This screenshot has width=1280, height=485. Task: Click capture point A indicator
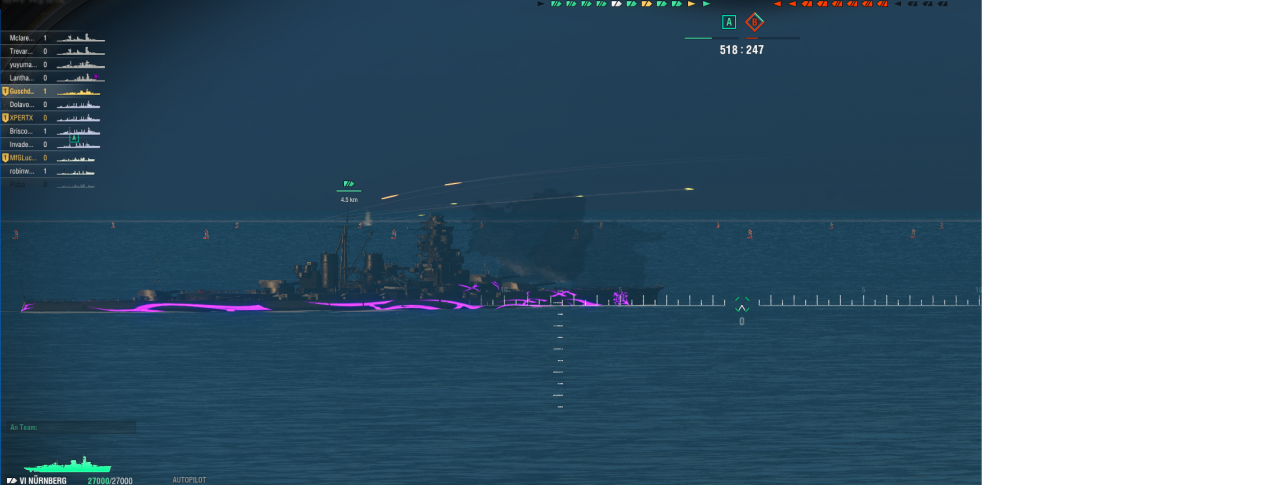point(728,22)
